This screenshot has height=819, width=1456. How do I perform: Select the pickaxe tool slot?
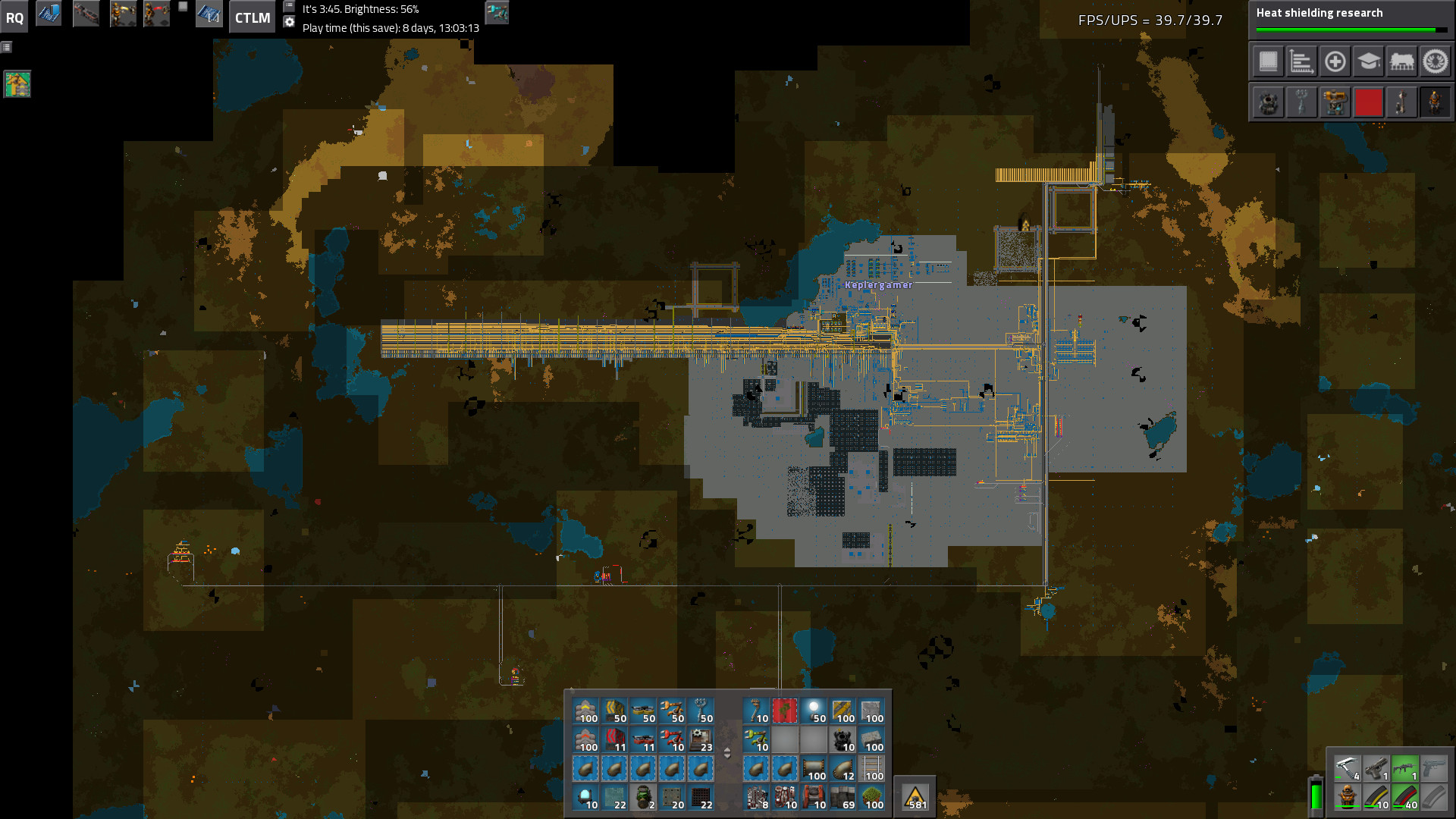[x=1347, y=768]
